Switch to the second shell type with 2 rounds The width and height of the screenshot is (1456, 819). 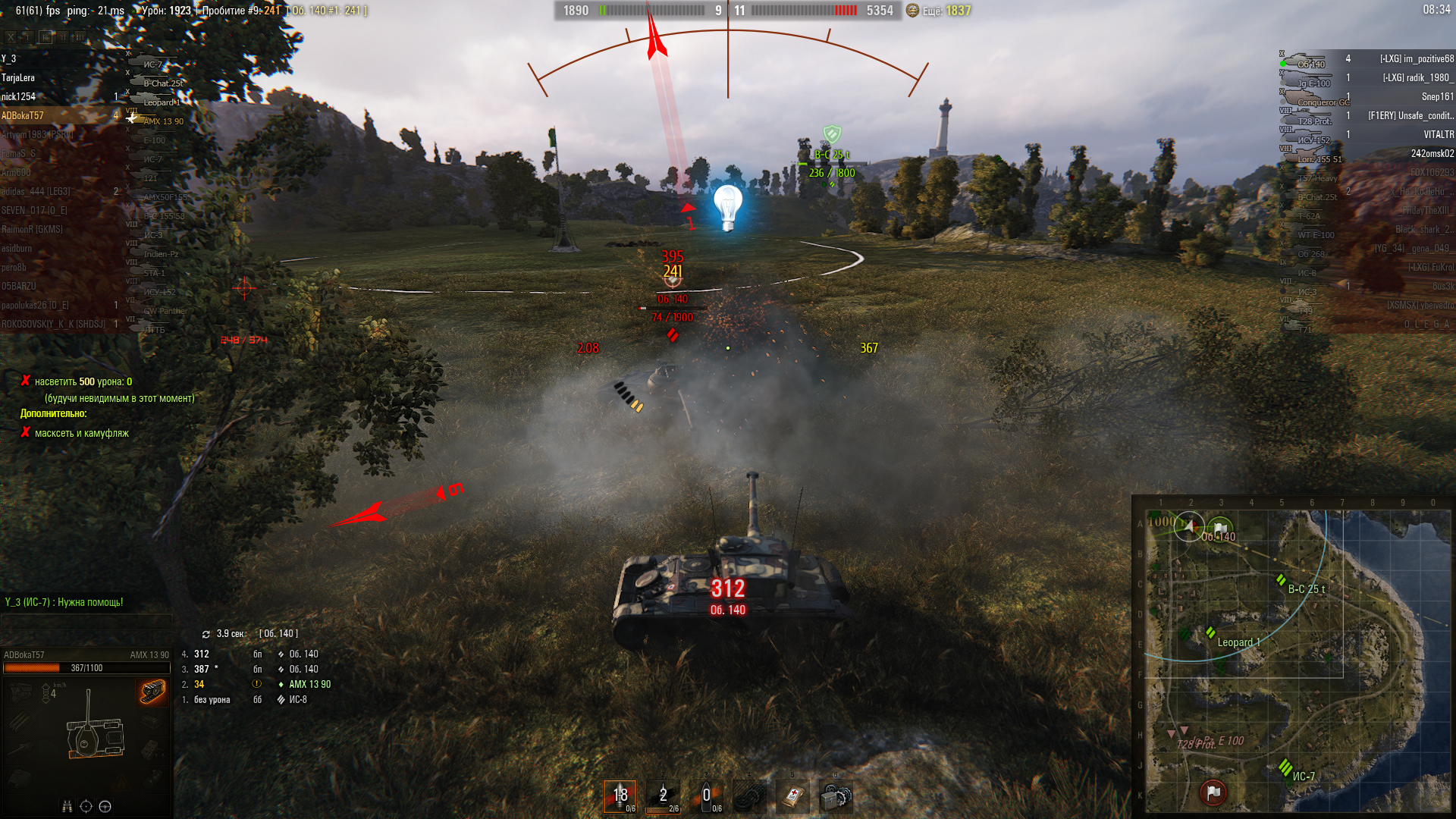click(663, 796)
